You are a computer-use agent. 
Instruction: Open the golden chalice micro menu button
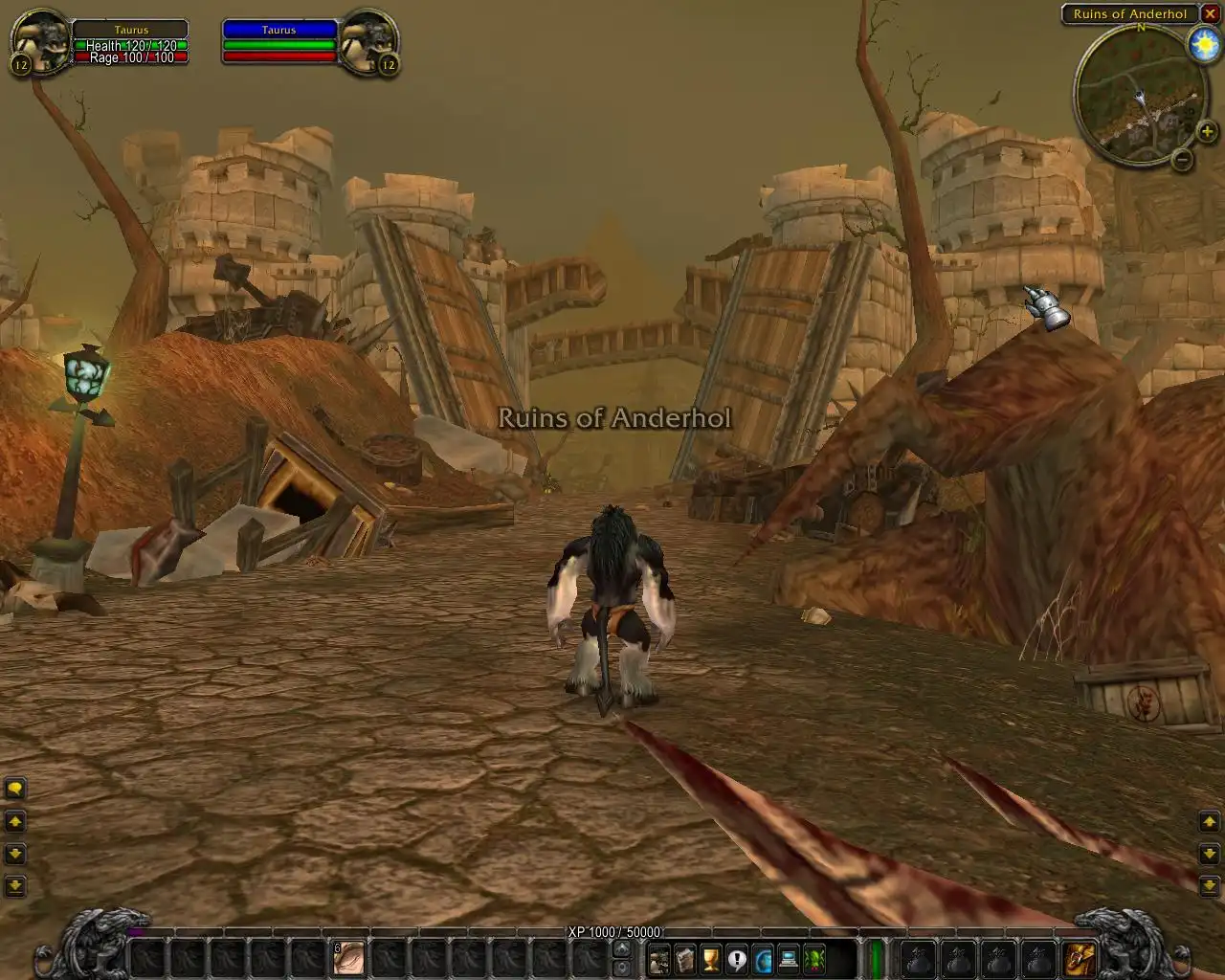coord(710,958)
